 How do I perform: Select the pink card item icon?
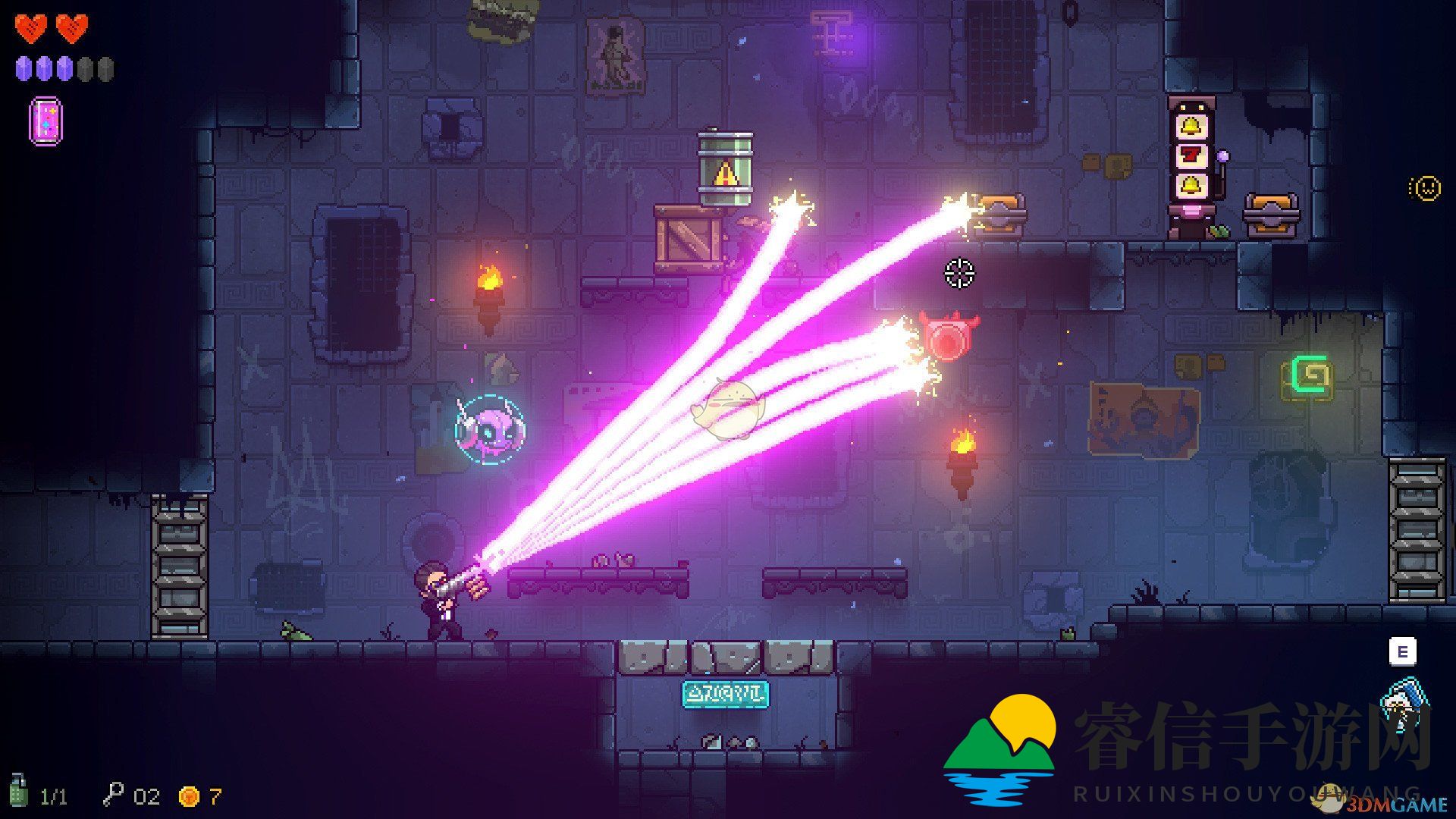[45, 121]
